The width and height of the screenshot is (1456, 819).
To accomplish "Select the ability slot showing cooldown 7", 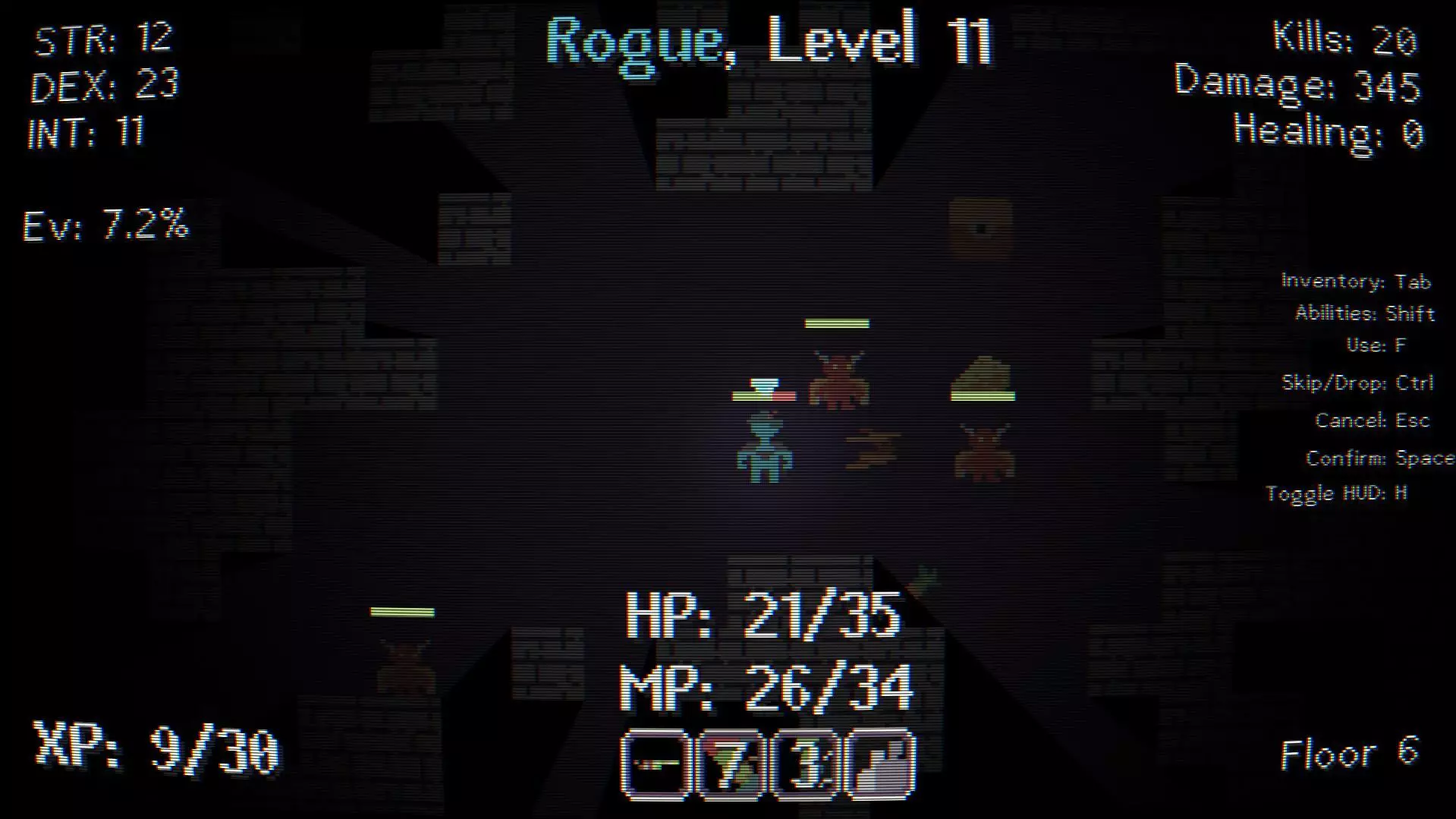I will pyautogui.click(x=730, y=765).
